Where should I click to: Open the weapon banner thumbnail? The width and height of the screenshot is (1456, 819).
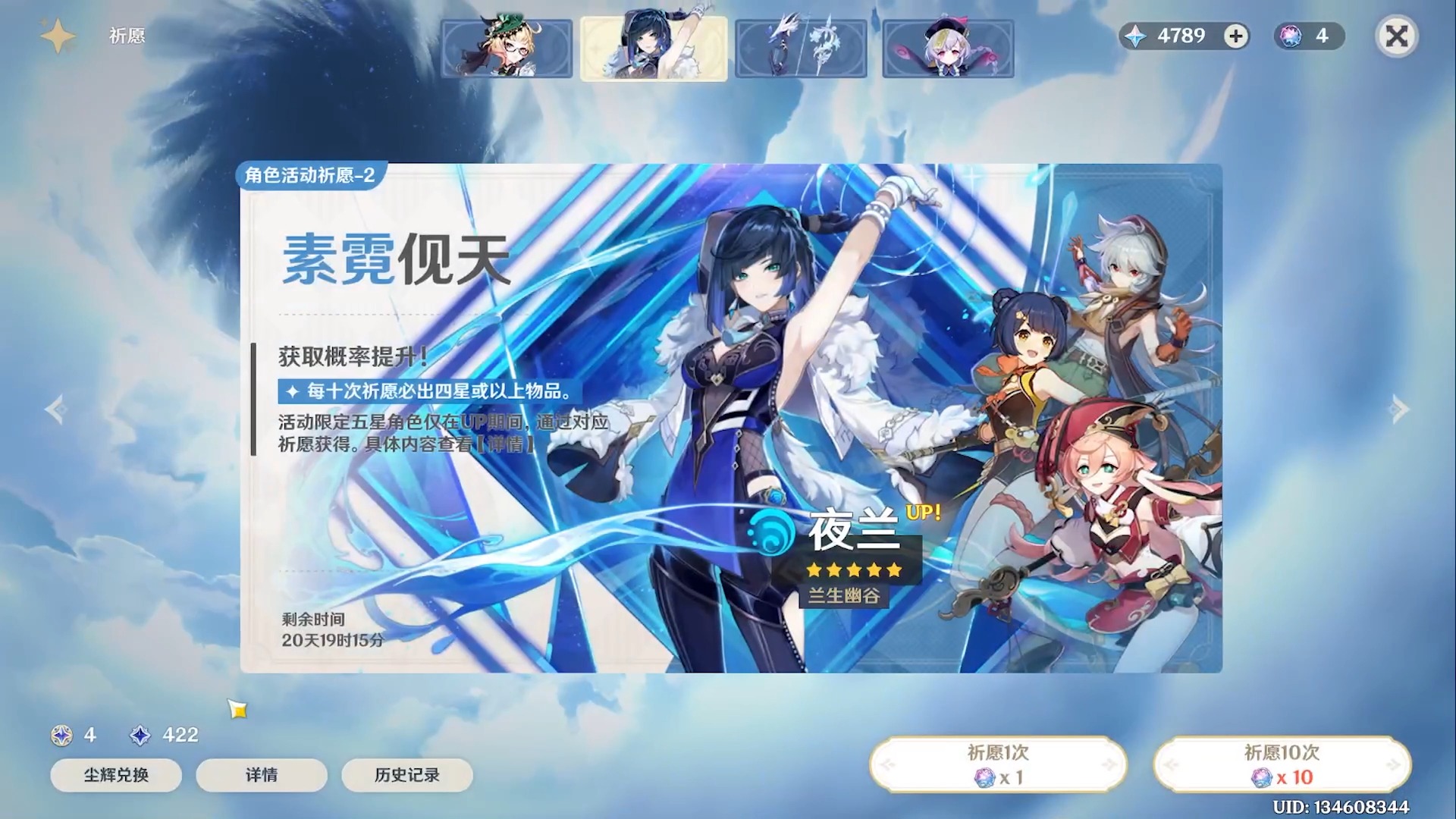(x=800, y=49)
